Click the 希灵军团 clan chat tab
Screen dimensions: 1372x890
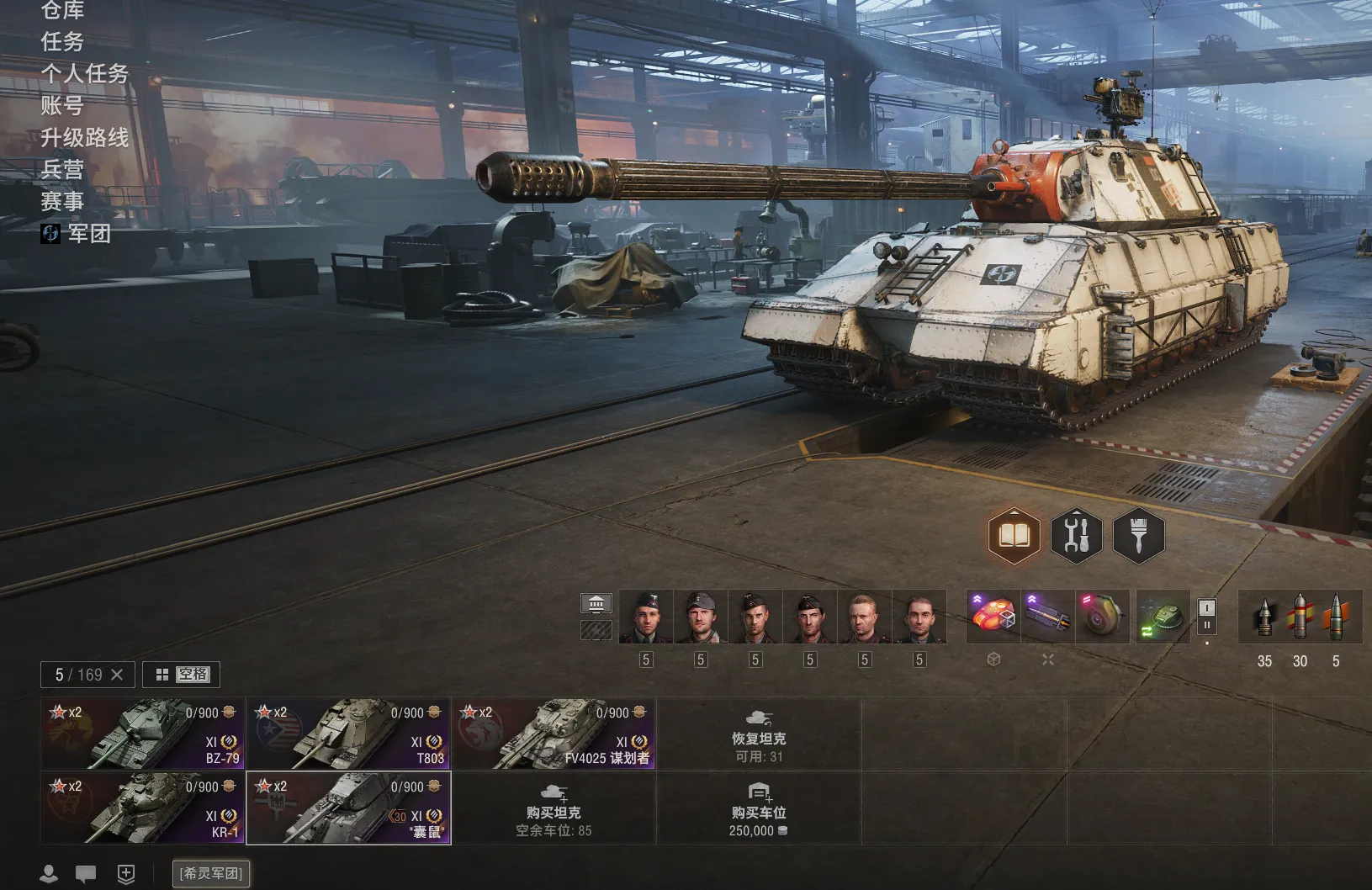tap(211, 873)
